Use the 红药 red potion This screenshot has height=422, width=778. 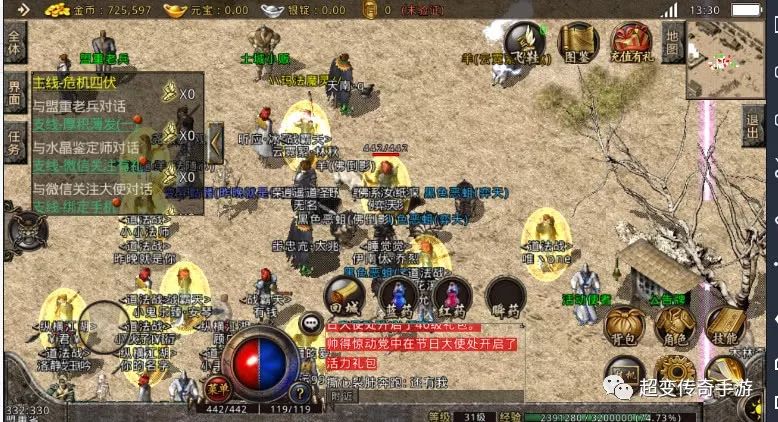pos(452,295)
